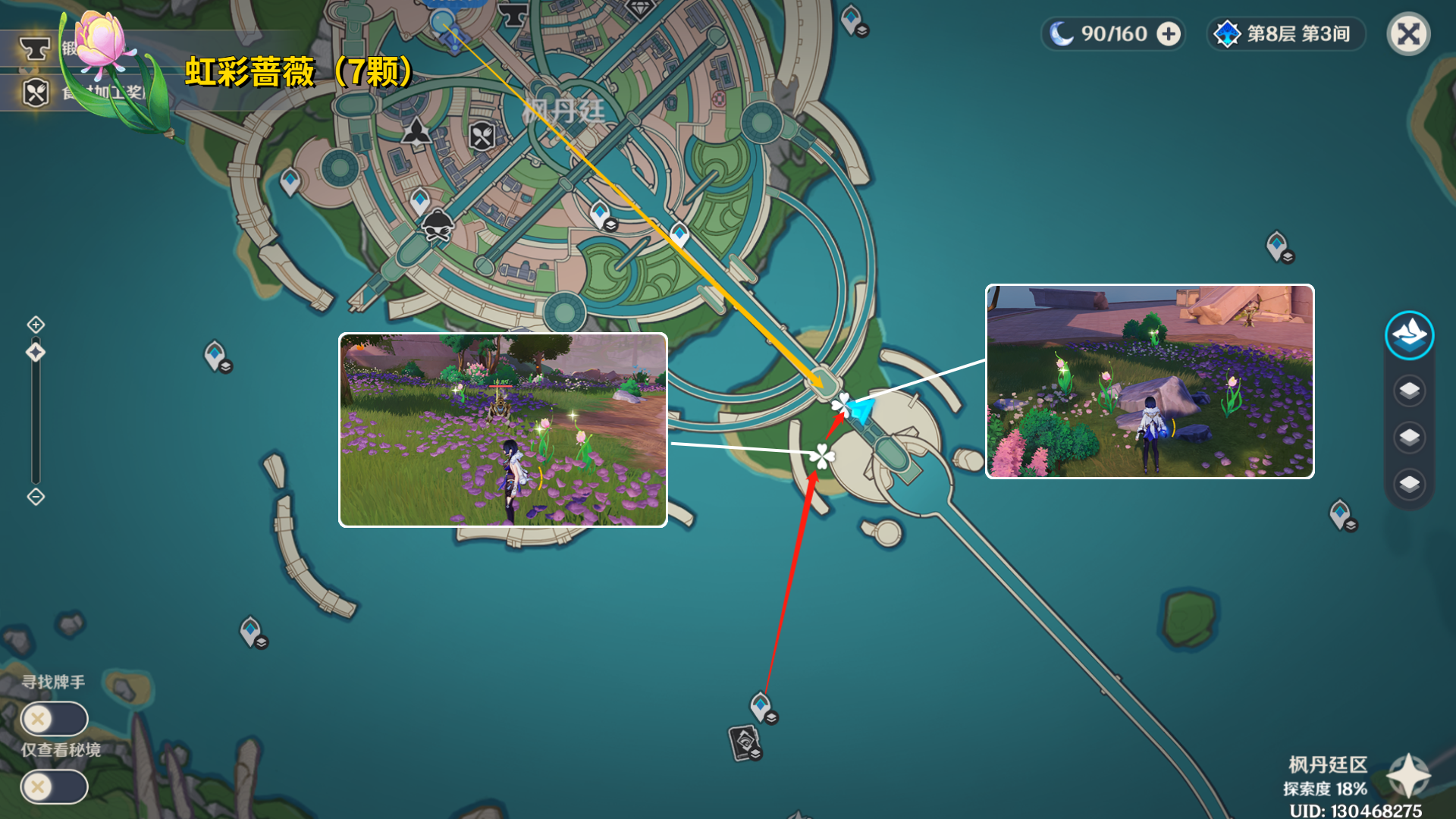This screenshot has height=819, width=1456.
Task: Click the blue player position arrow
Action: coord(860,410)
